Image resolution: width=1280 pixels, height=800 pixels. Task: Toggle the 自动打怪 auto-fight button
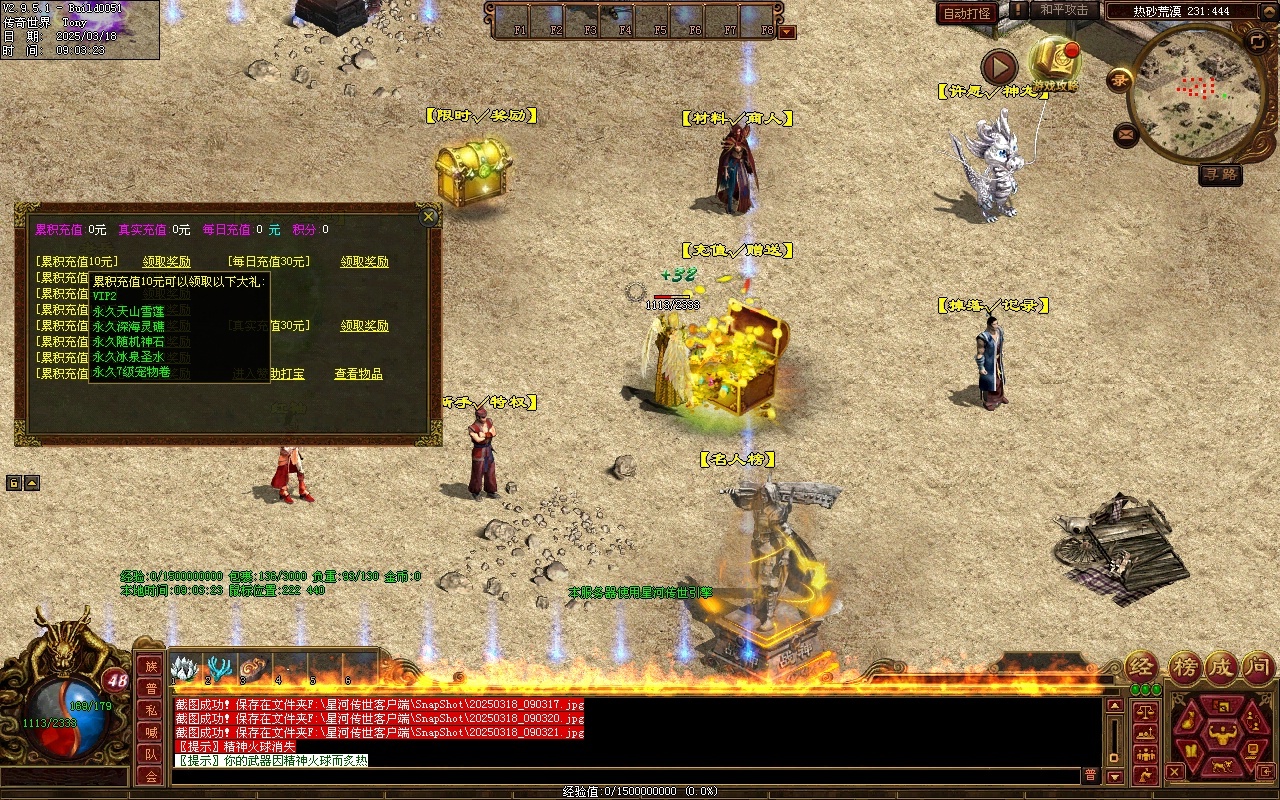click(967, 13)
